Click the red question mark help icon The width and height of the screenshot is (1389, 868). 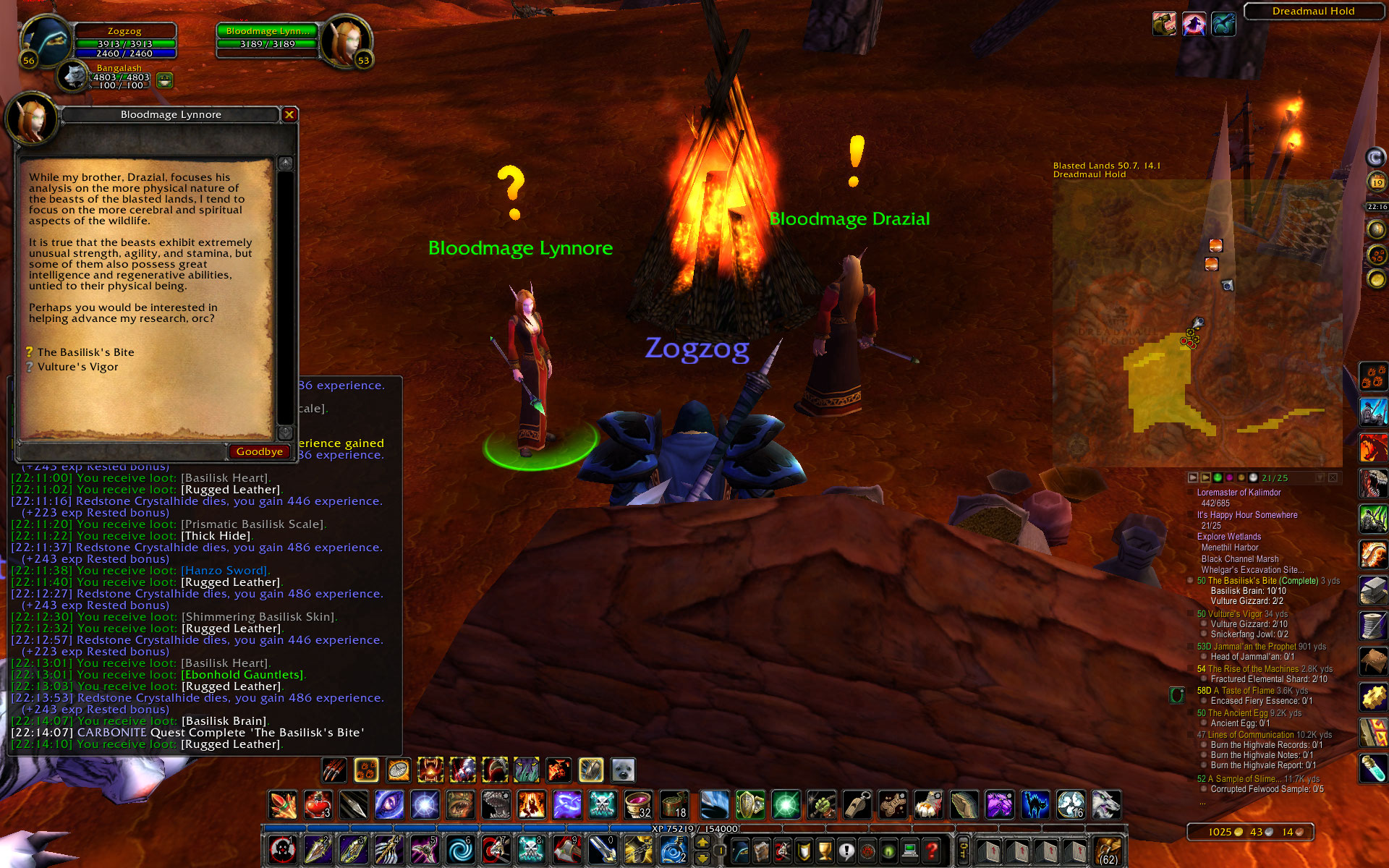pos(931,851)
